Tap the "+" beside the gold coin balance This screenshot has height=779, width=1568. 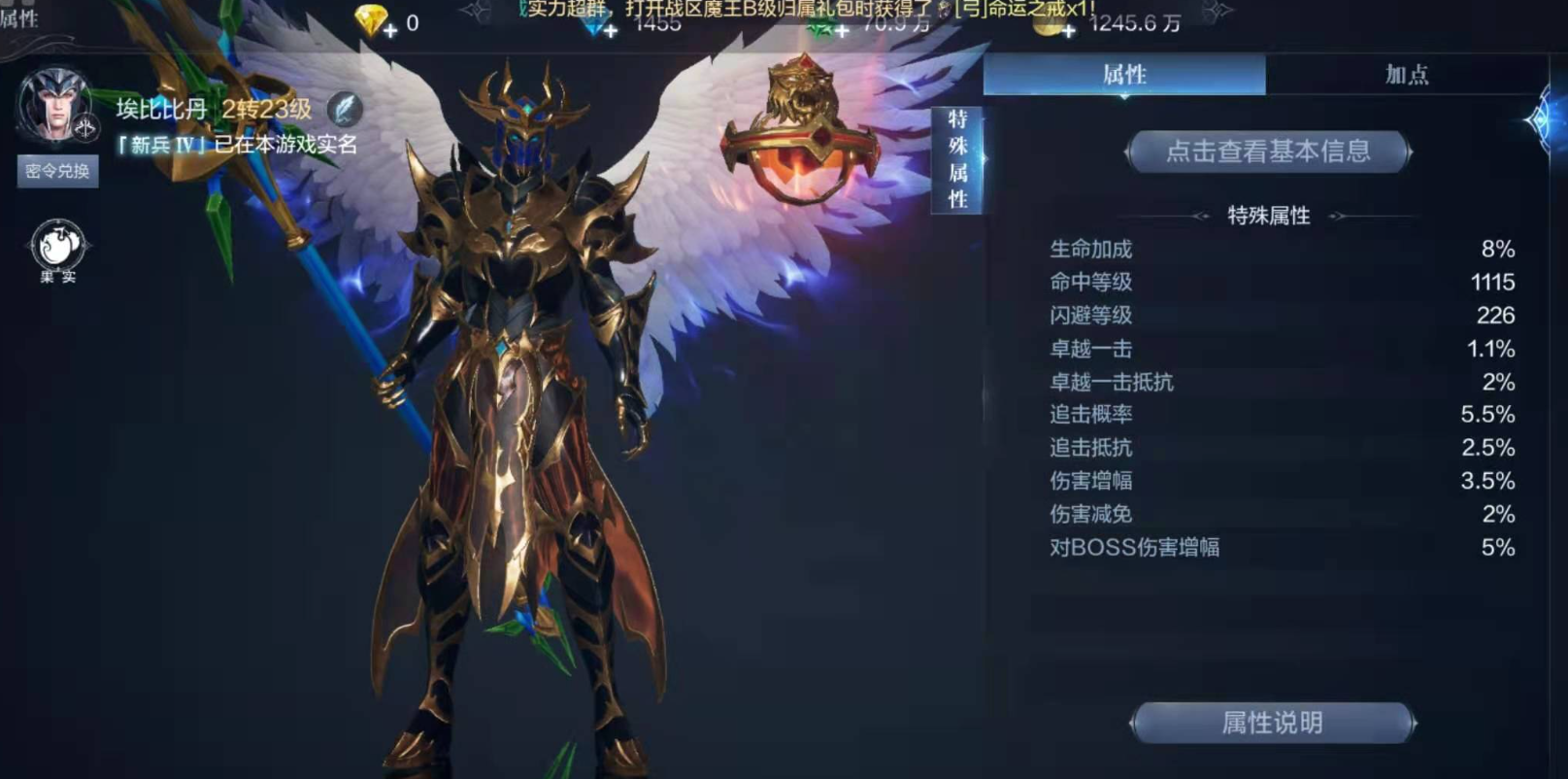coord(1071,30)
